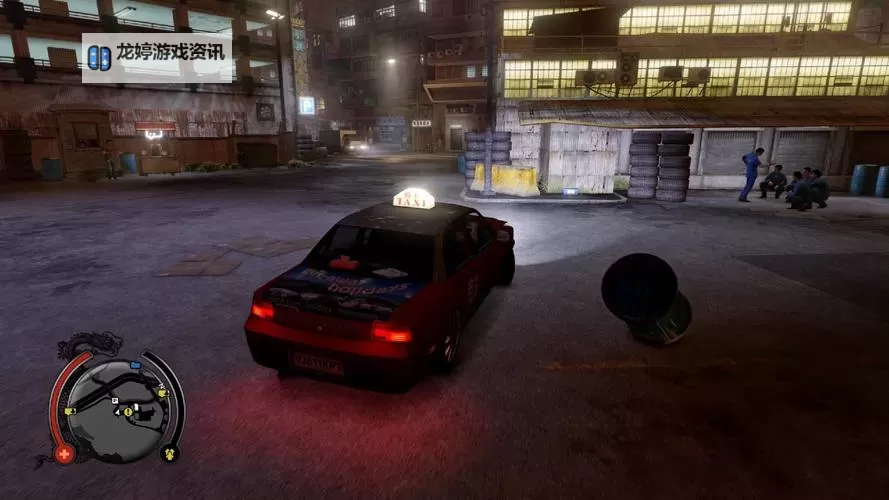
Task: Click the red health cross icon
Action: [x=65, y=454]
